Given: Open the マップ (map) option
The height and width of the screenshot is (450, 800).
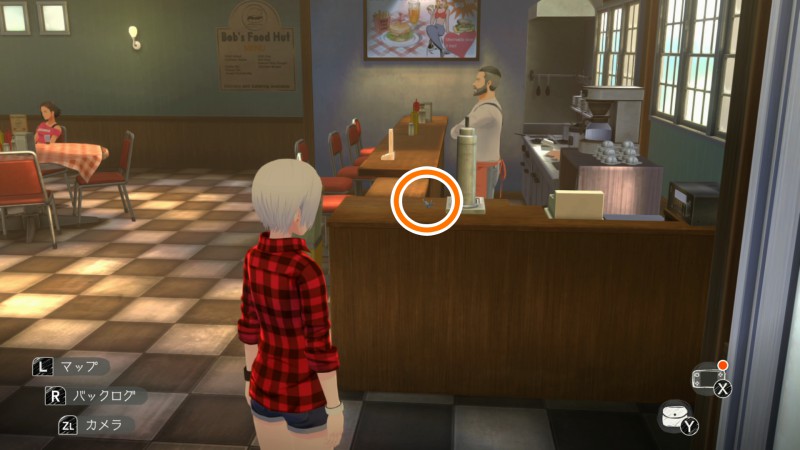Looking at the screenshot, I should (72, 367).
